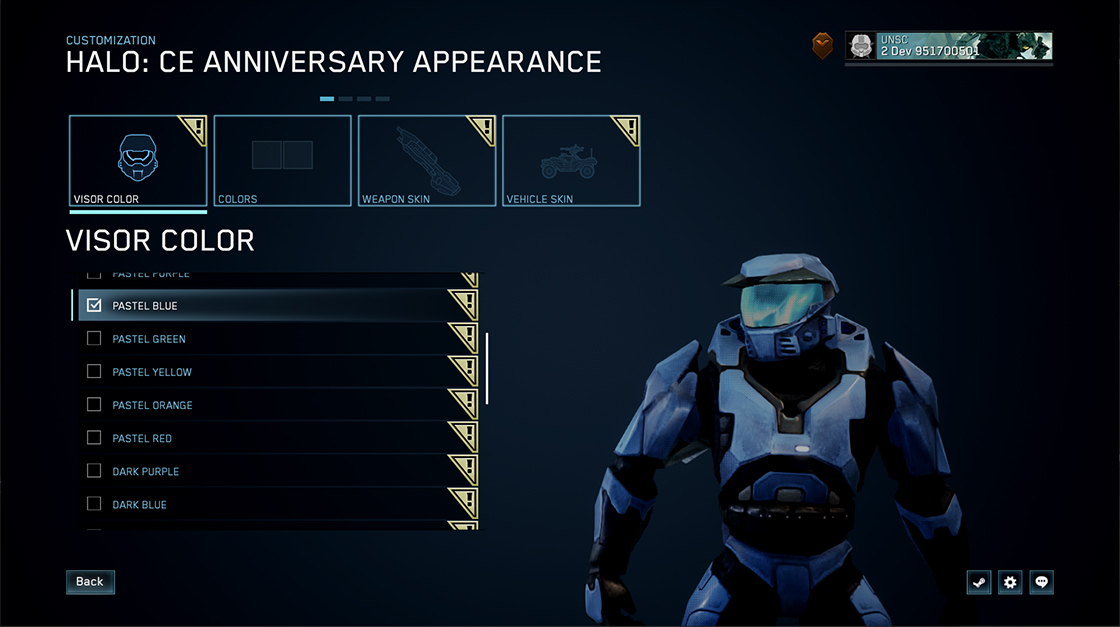Click the Back button
Screen dimensions: 1120x627
click(90, 582)
